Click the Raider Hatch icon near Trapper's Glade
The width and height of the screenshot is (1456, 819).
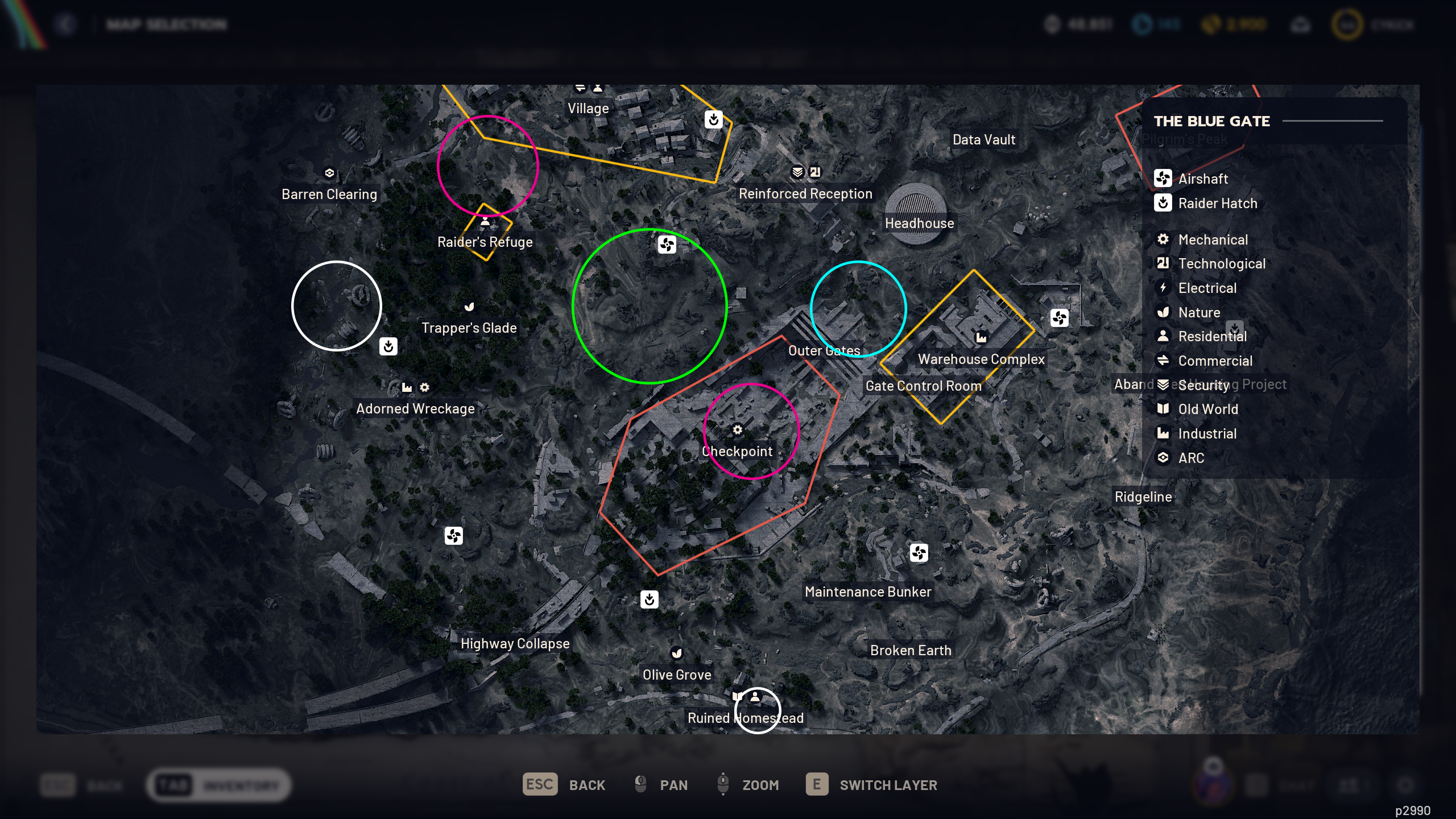388,347
